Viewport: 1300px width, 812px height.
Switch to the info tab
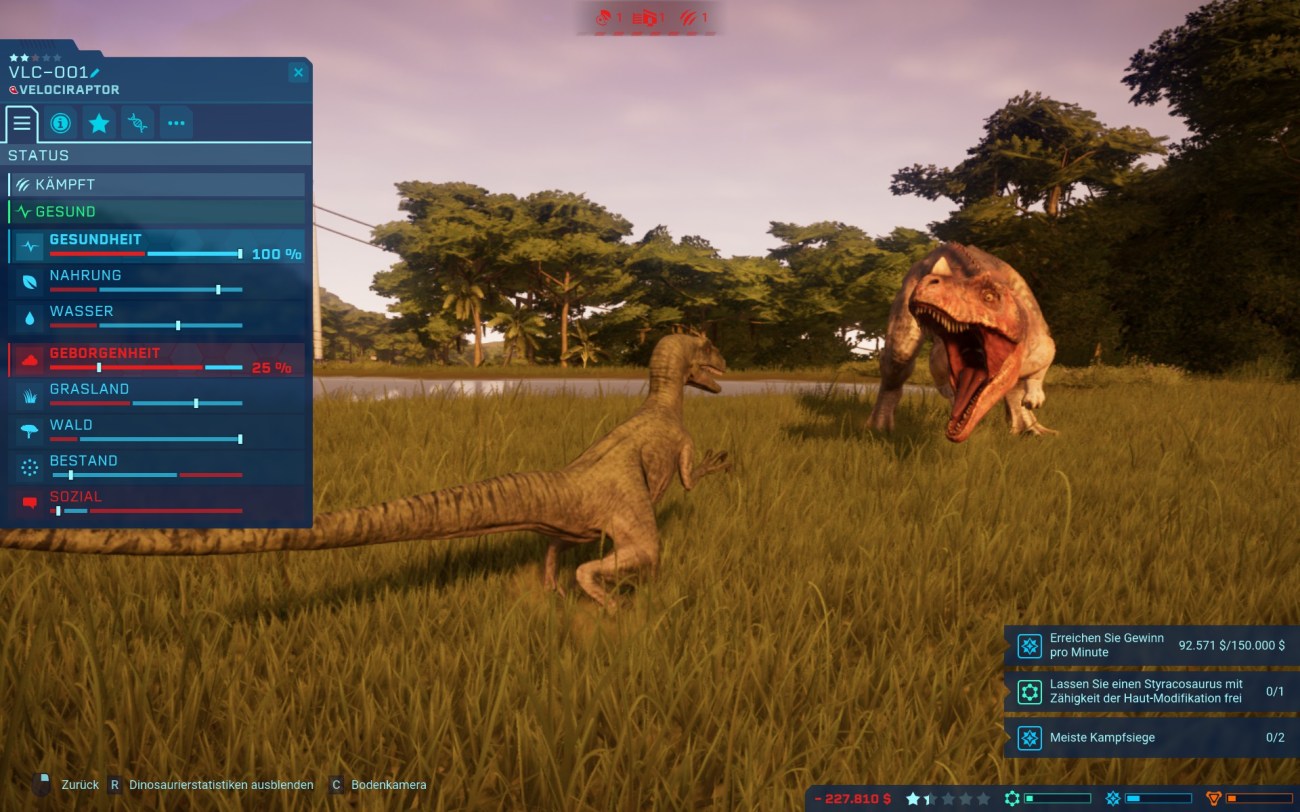coord(60,123)
